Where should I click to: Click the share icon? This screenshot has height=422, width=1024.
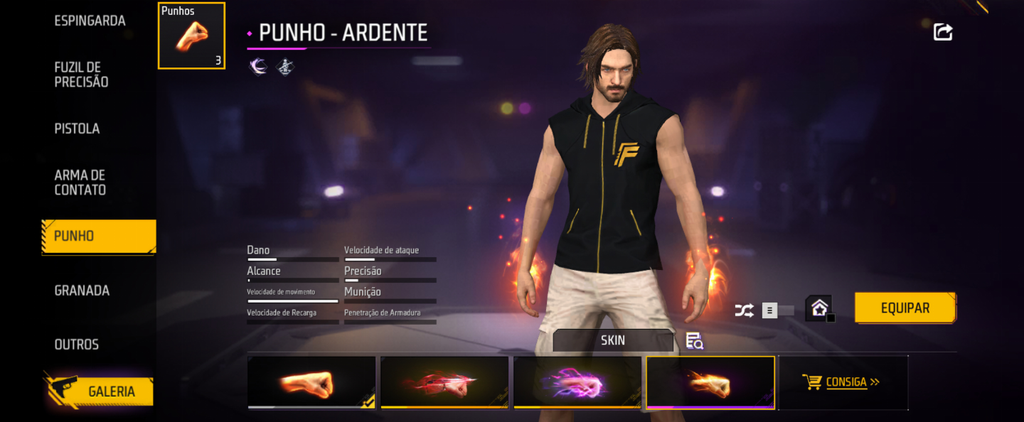pos(942,32)
